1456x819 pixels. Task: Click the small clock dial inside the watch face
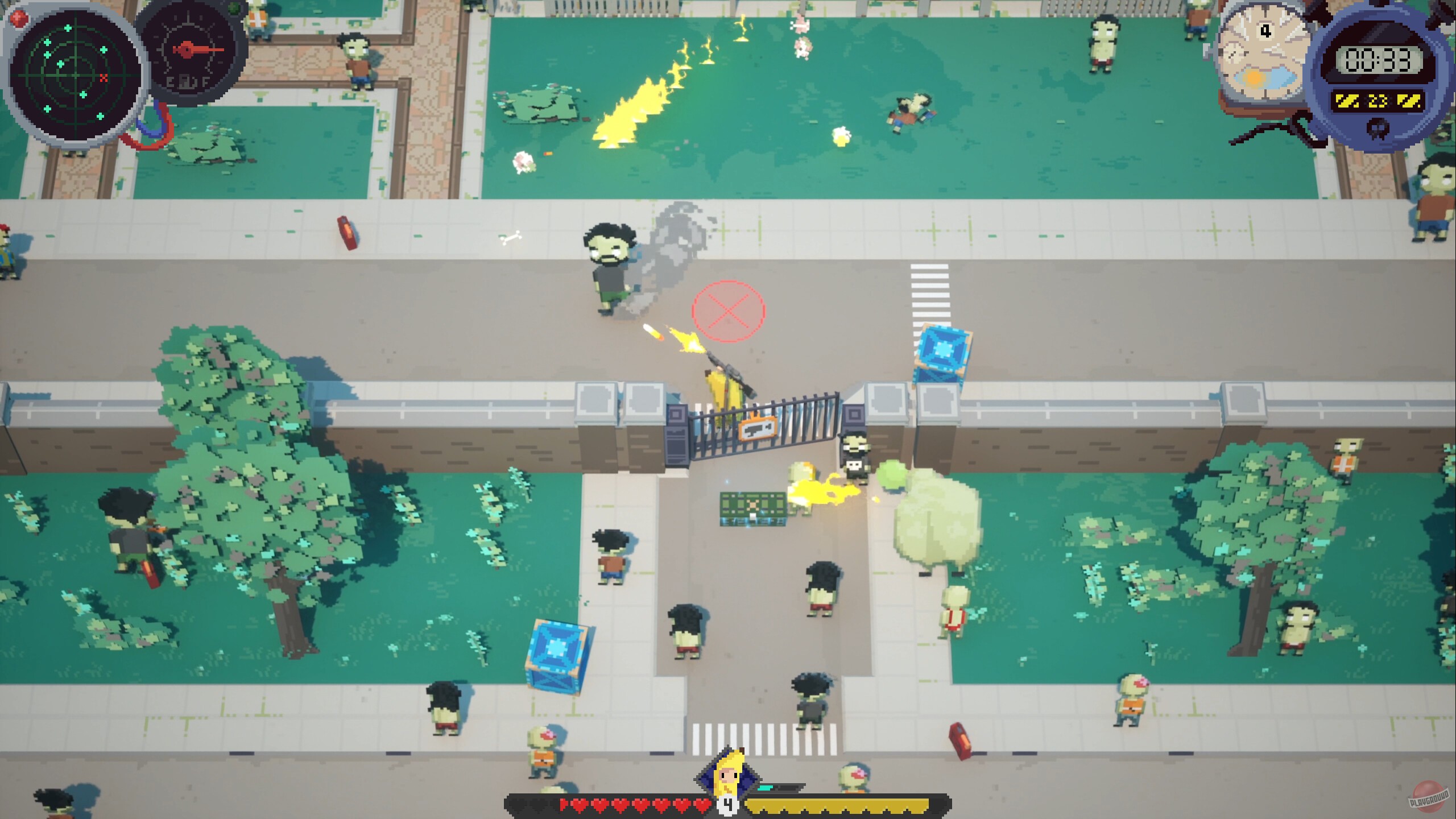(1233, 54)
